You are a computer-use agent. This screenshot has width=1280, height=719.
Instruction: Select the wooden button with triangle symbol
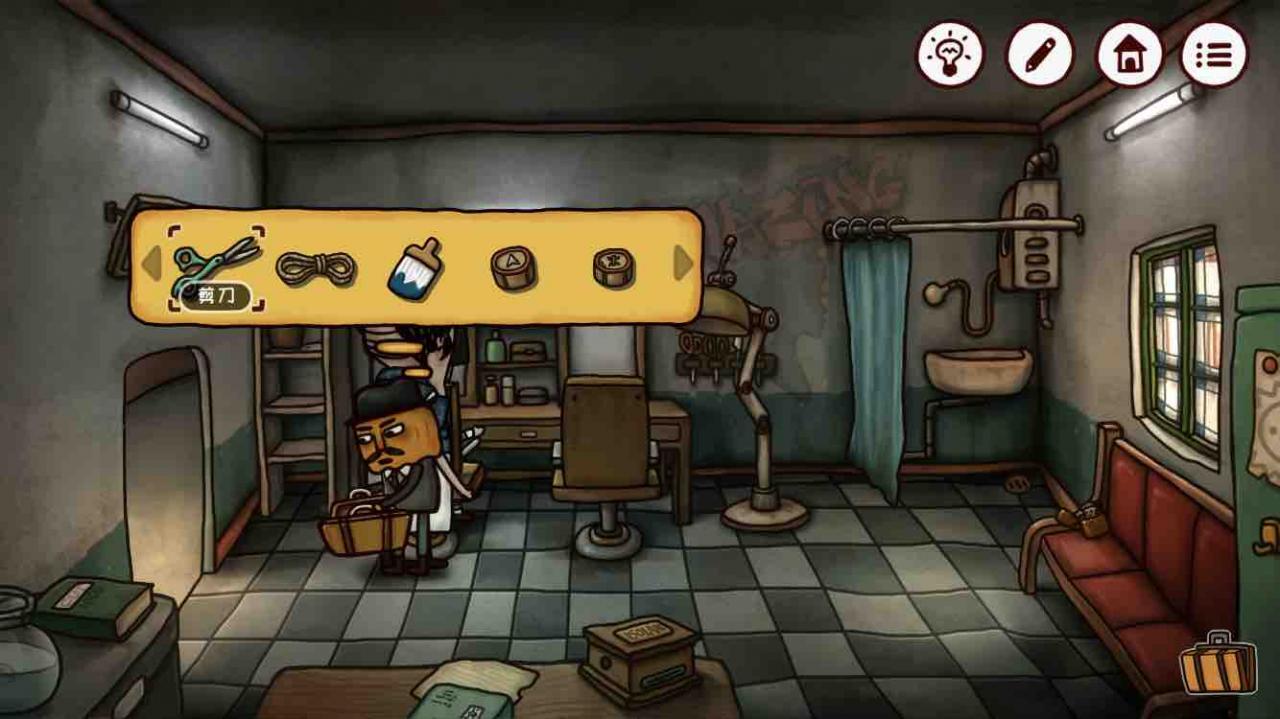(x=514, y=267)
